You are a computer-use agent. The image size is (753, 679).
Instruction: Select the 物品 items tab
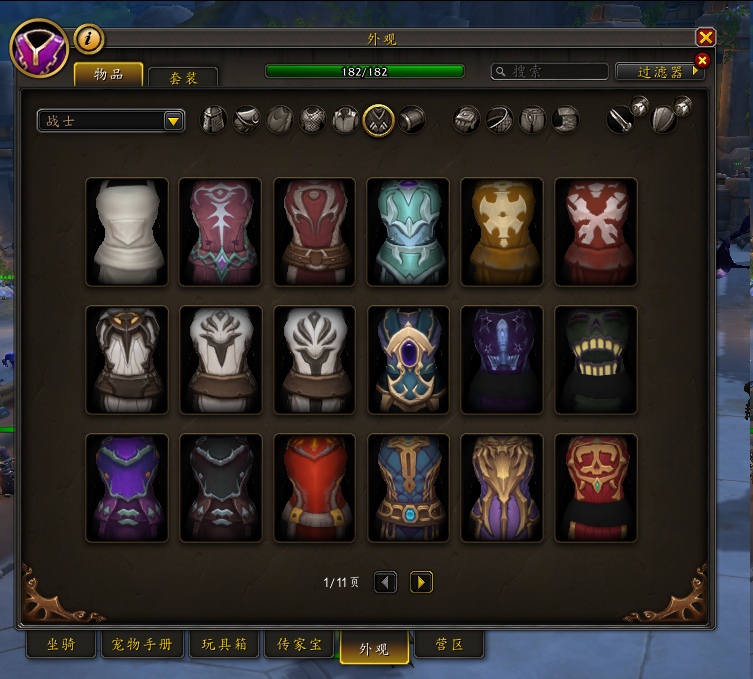tap(108, 74)
